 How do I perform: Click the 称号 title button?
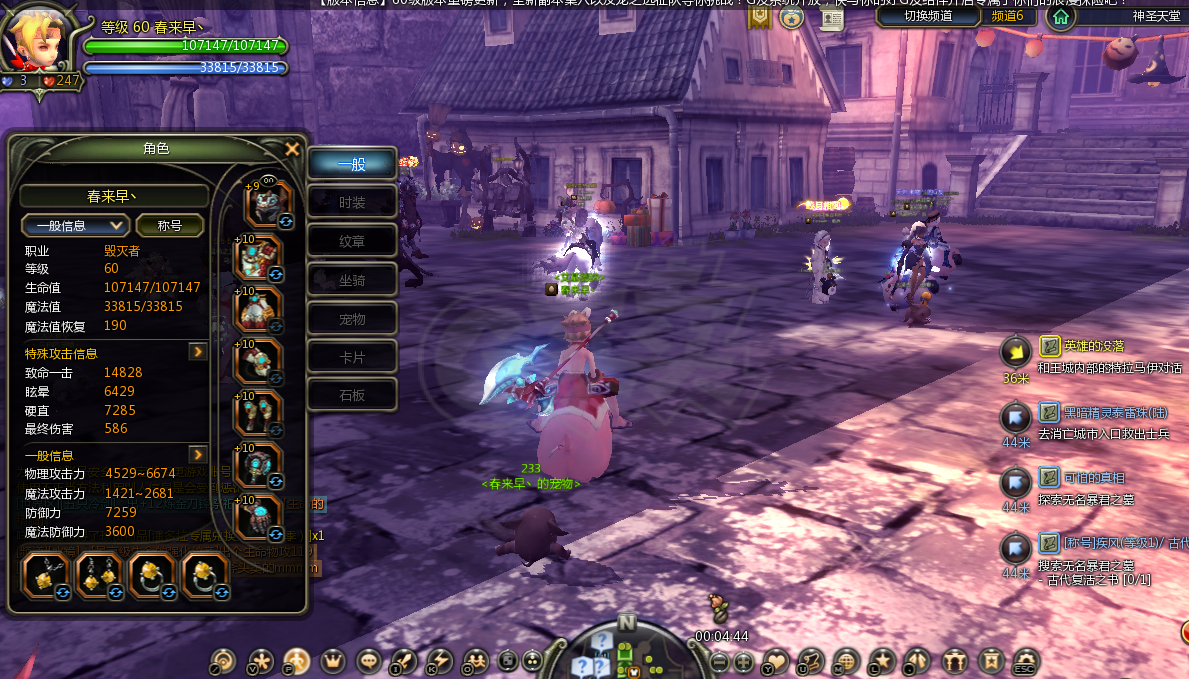(169, 226)
